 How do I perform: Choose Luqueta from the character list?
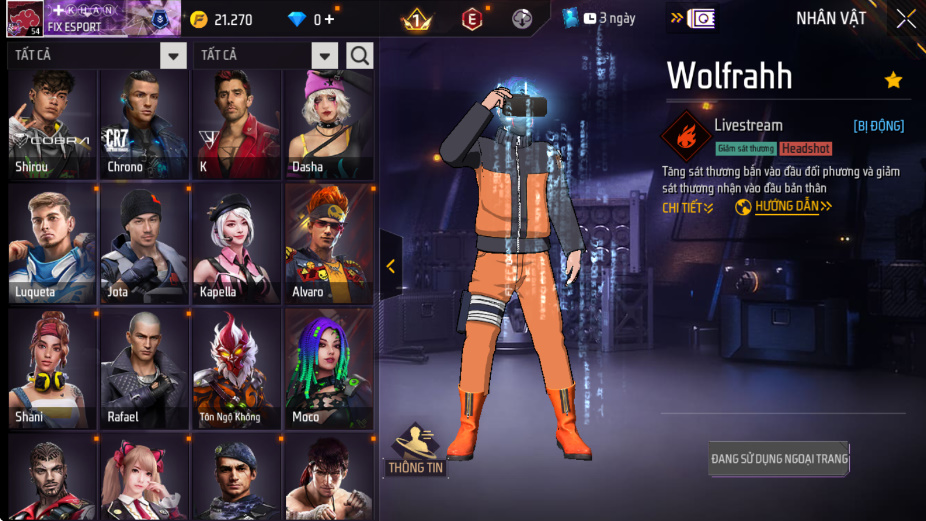click(52, 244)
